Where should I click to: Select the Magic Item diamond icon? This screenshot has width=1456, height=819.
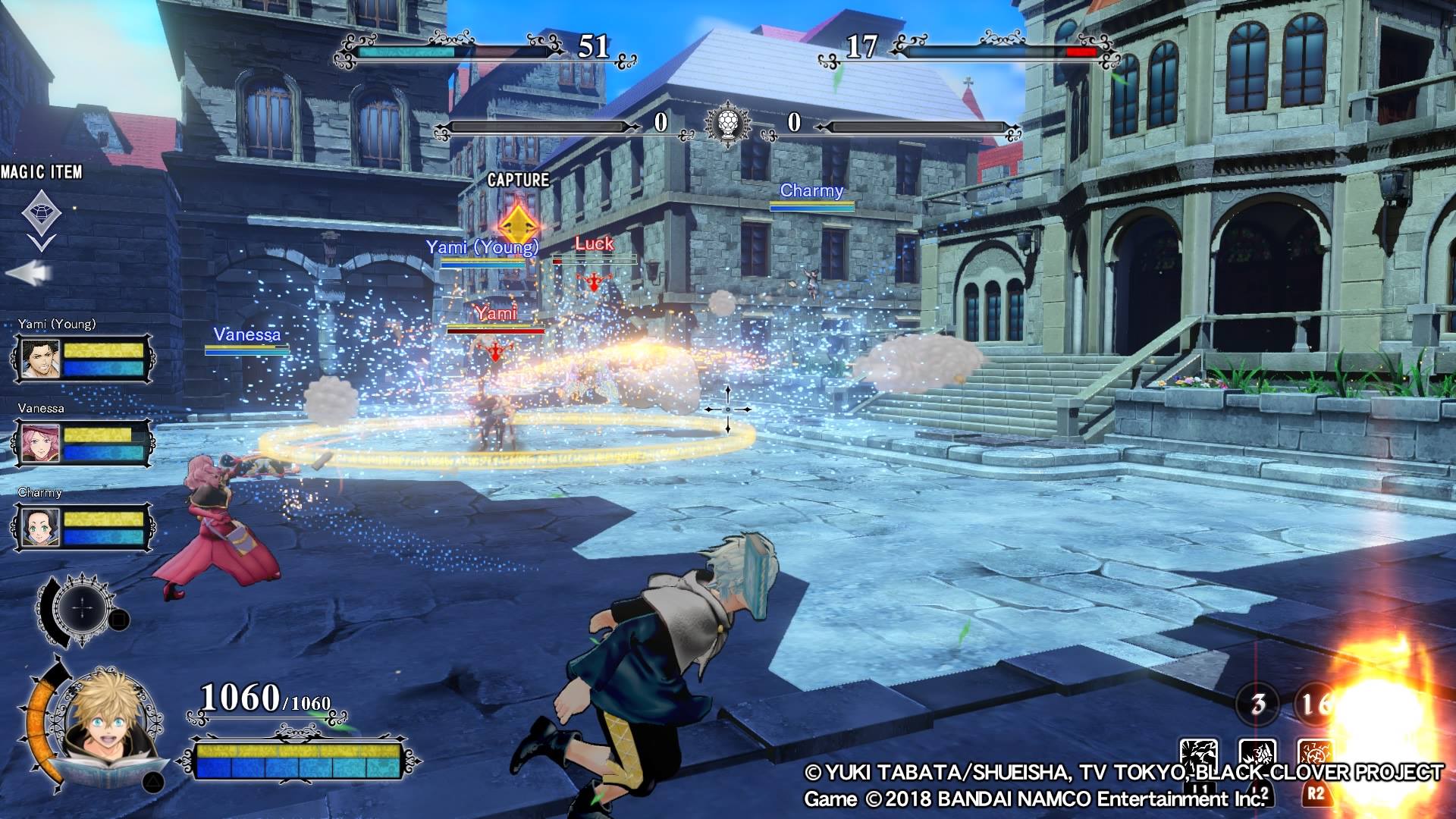pyautogui.click(x=41, y=212)
